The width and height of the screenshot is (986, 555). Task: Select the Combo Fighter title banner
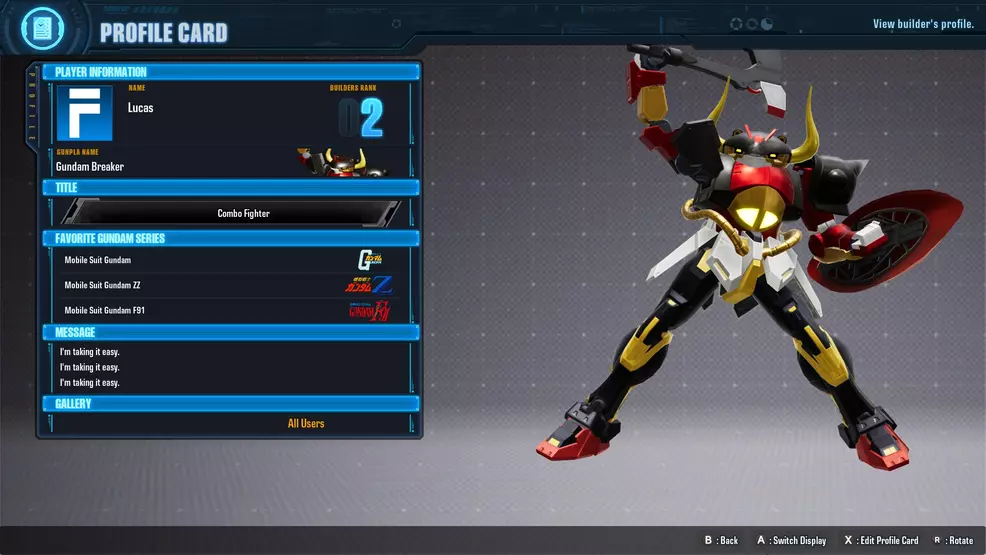click(243, 213)
